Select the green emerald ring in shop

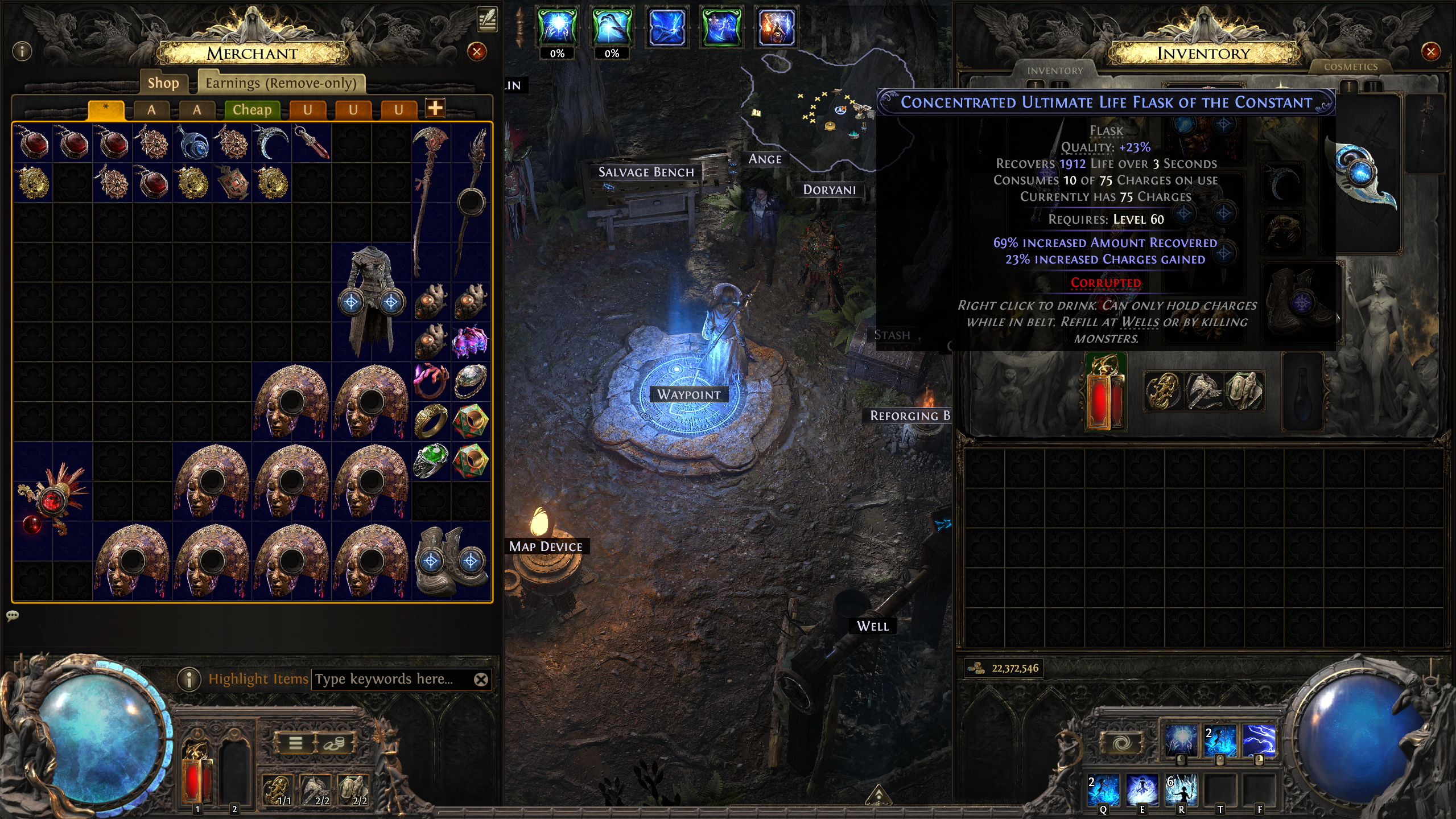431,461
